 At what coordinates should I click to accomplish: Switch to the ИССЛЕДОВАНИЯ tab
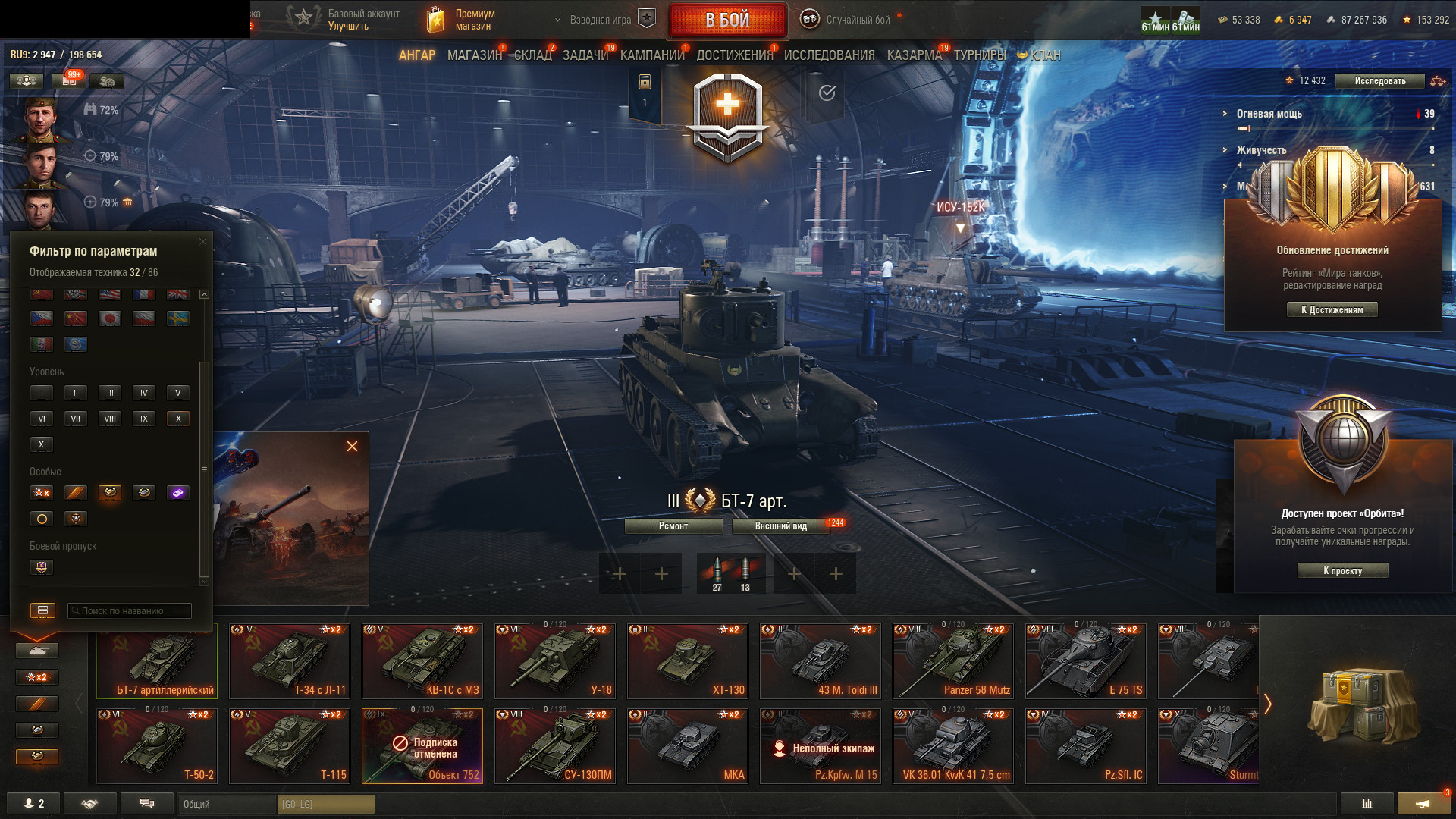tap(829, 55)
